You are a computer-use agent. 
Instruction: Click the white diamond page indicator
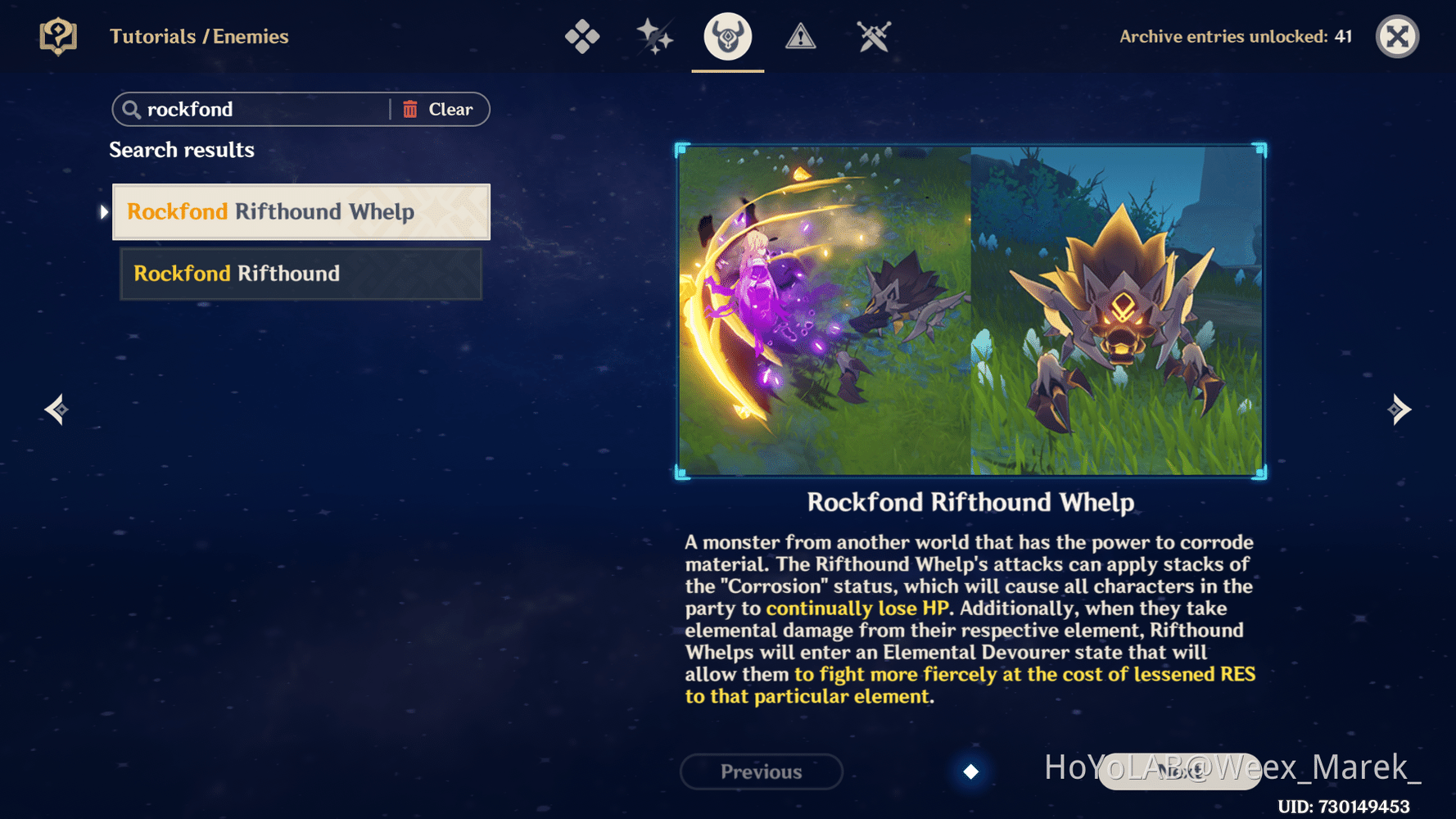(x=970, y=771)
